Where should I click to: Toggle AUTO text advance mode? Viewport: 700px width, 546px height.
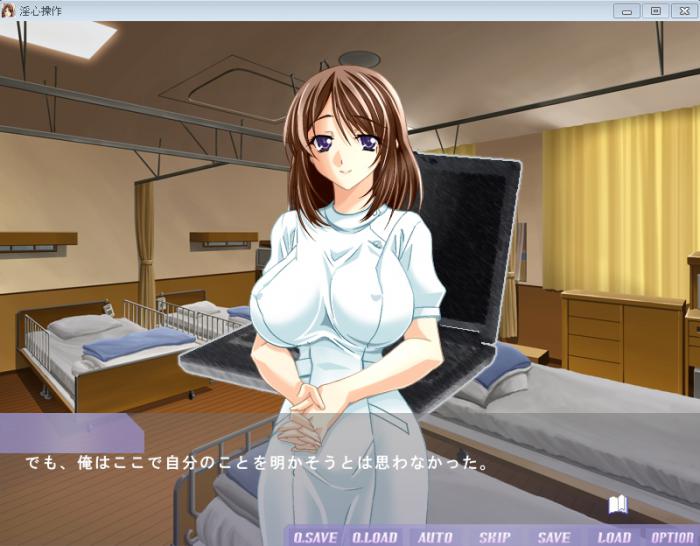coord(435,537)
